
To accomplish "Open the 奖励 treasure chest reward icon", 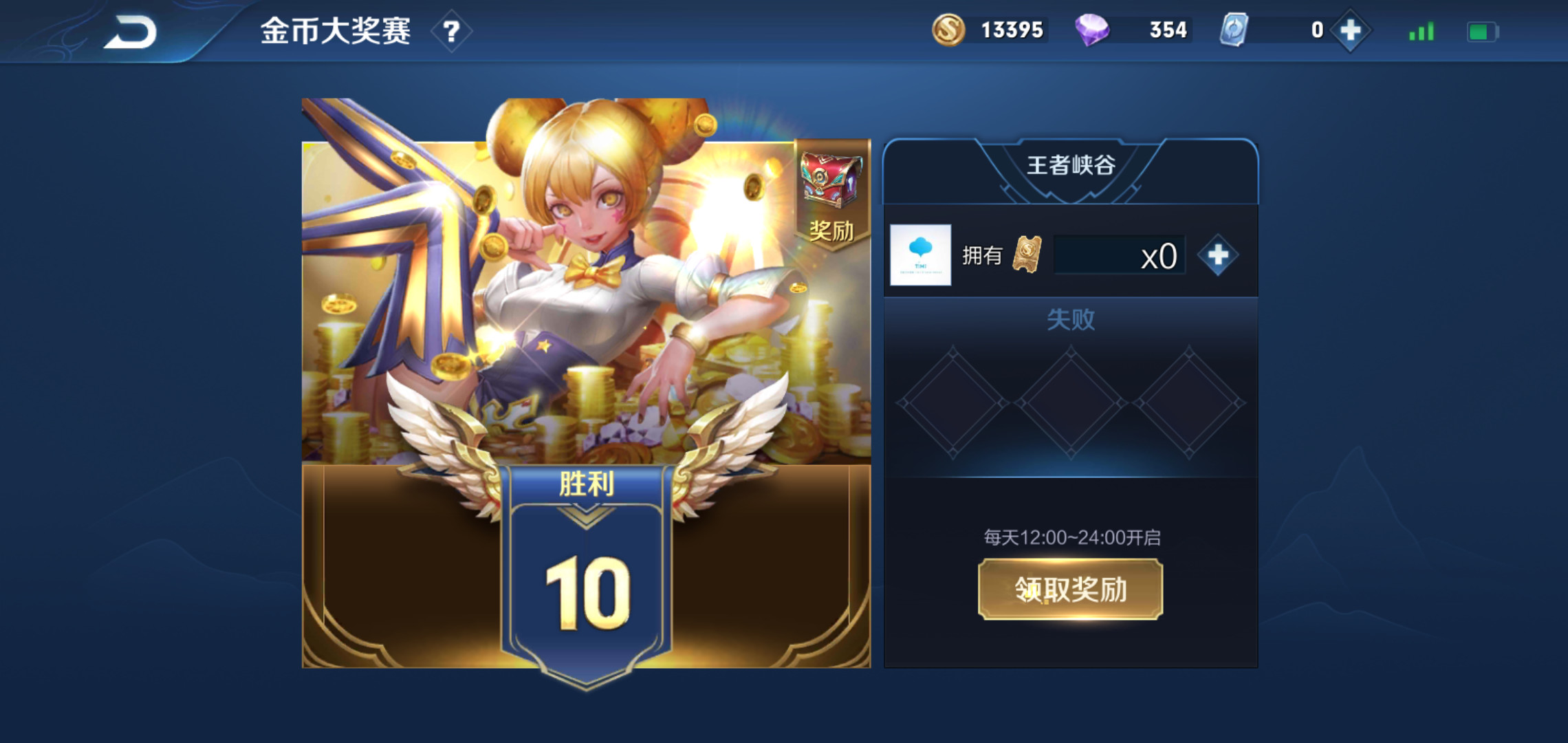I will [831, 191].
